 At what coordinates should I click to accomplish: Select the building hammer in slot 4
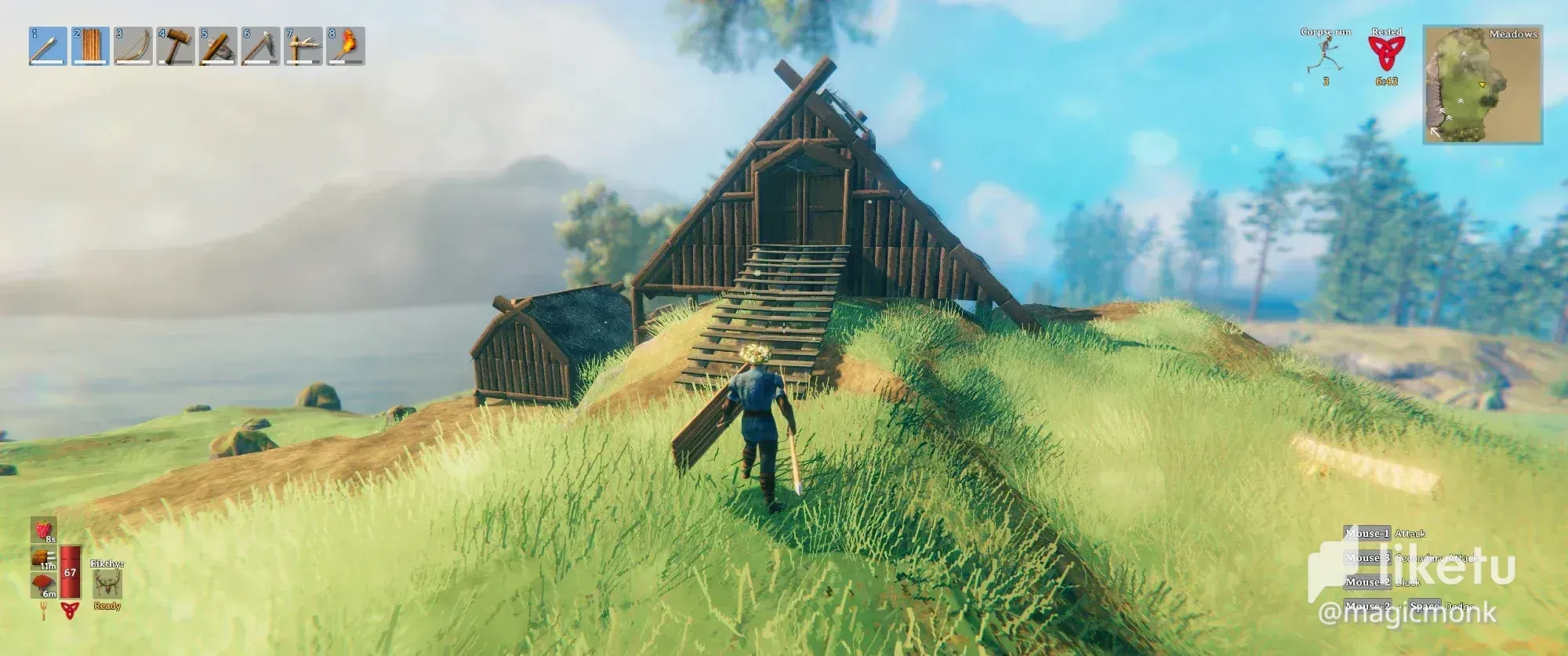pyautogui.click(x=175, y=46)
